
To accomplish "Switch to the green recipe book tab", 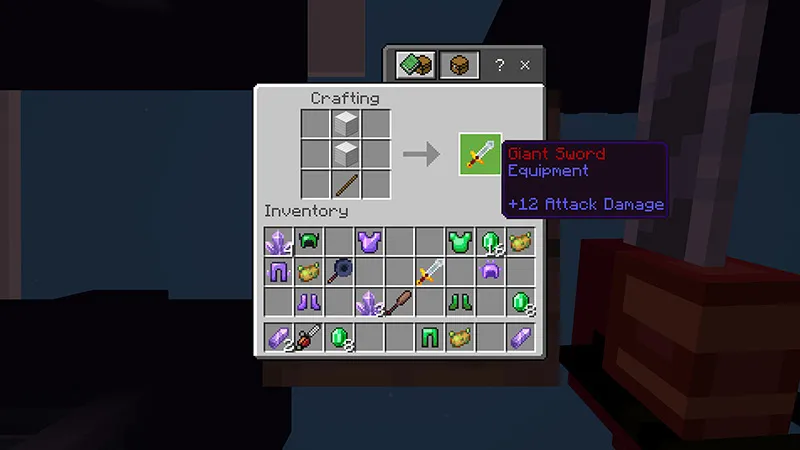I will 413,66.
